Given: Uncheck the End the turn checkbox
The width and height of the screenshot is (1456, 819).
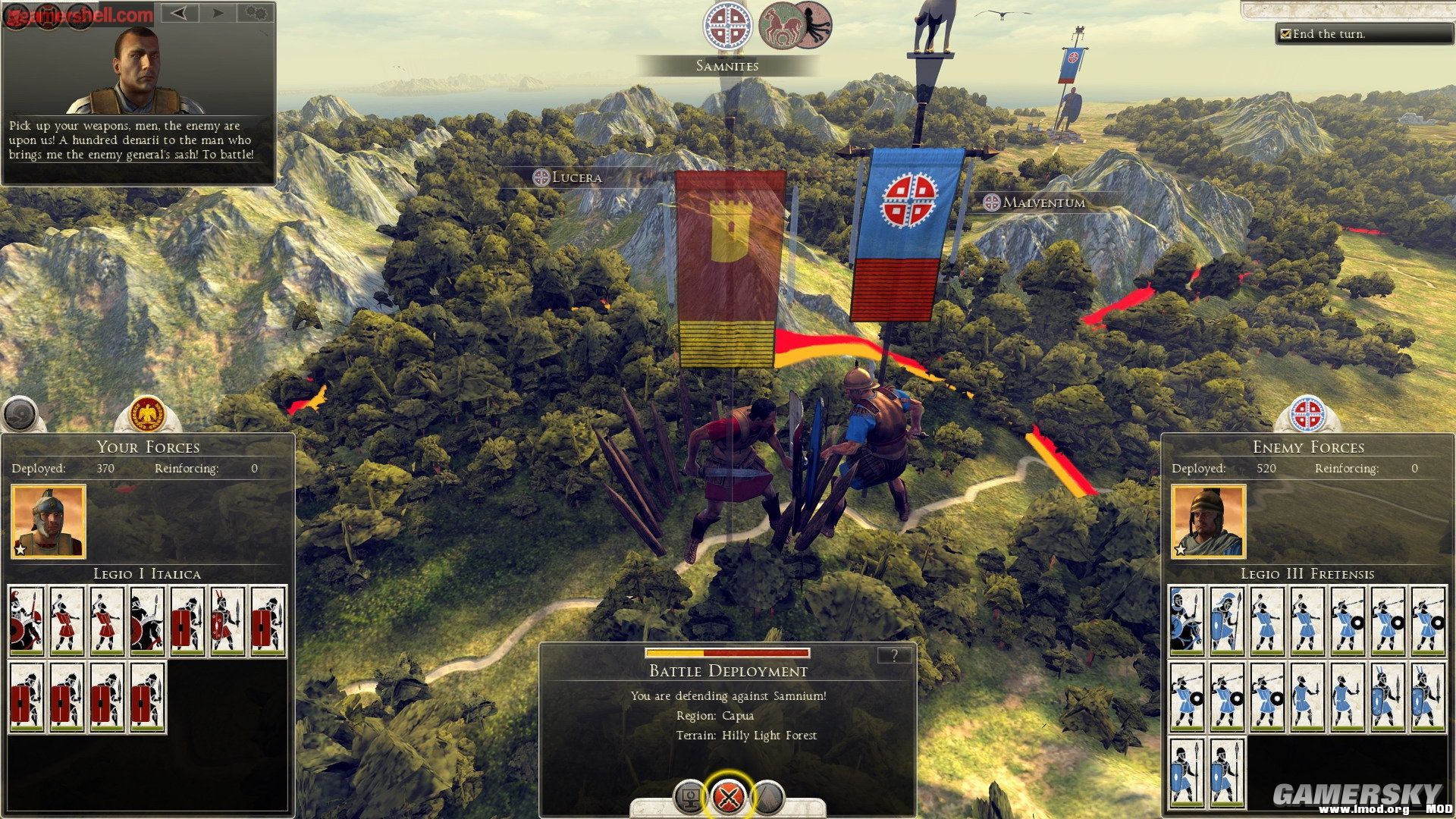Looking at the screenshot, I should click(x=1286, y=33).
